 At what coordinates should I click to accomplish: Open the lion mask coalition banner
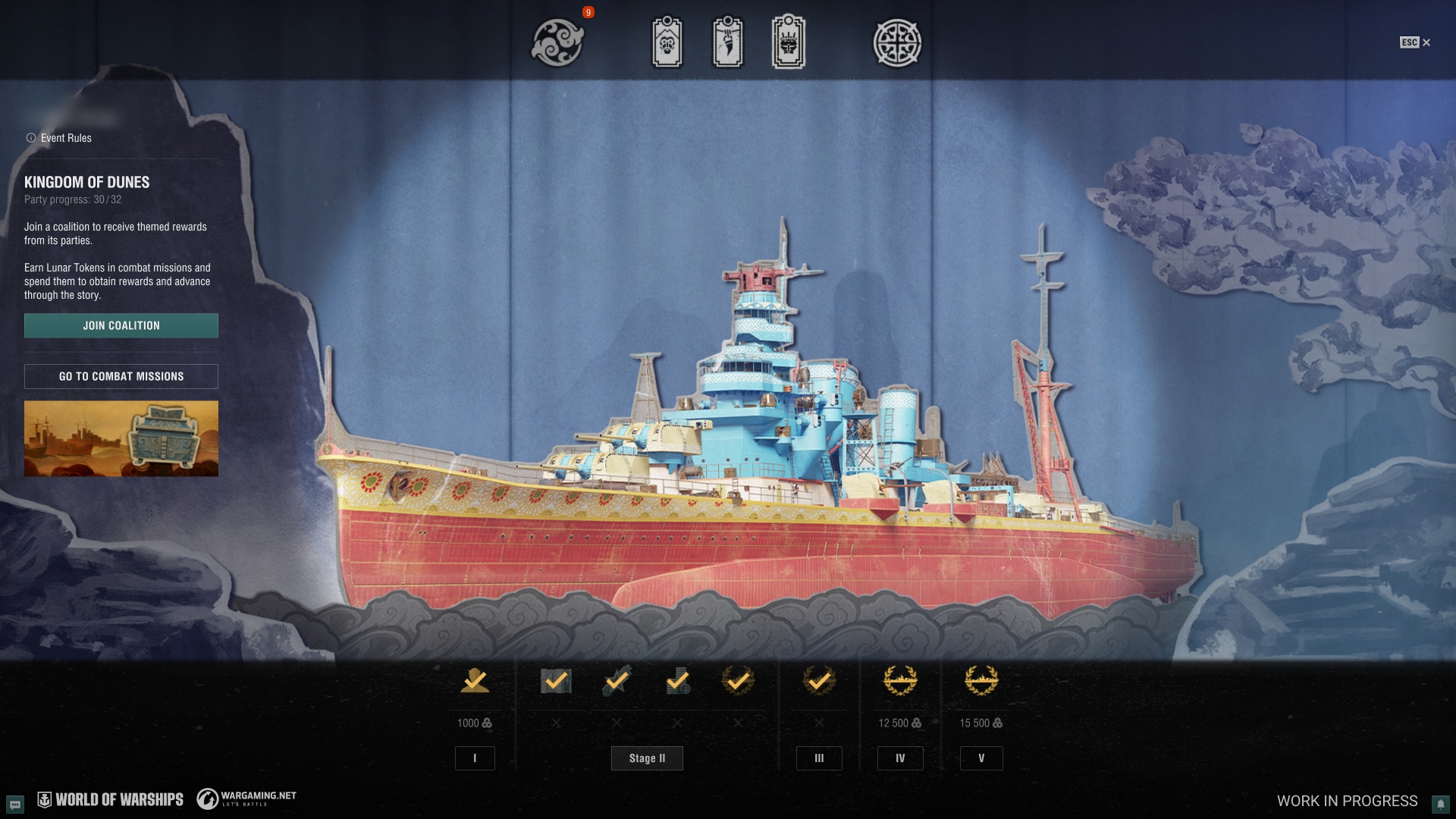[x=667, y=42]
